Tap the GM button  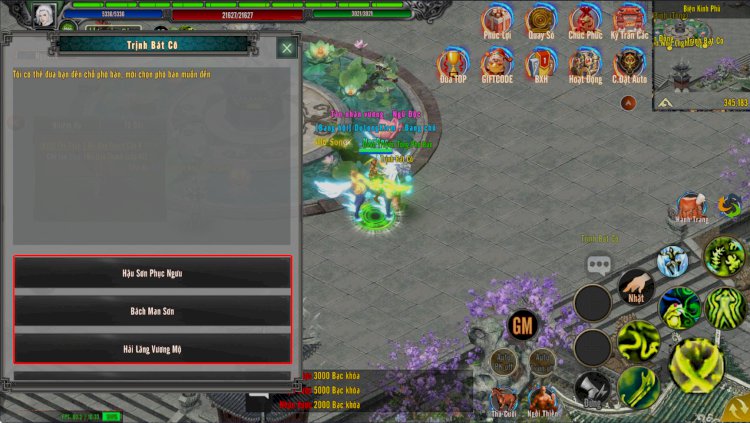(522, 324)
